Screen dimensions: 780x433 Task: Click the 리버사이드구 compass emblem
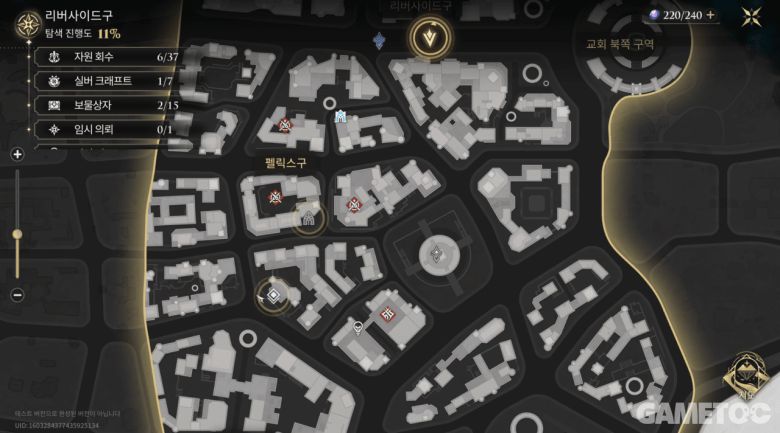pyautogui.click(x=24, y=23)
